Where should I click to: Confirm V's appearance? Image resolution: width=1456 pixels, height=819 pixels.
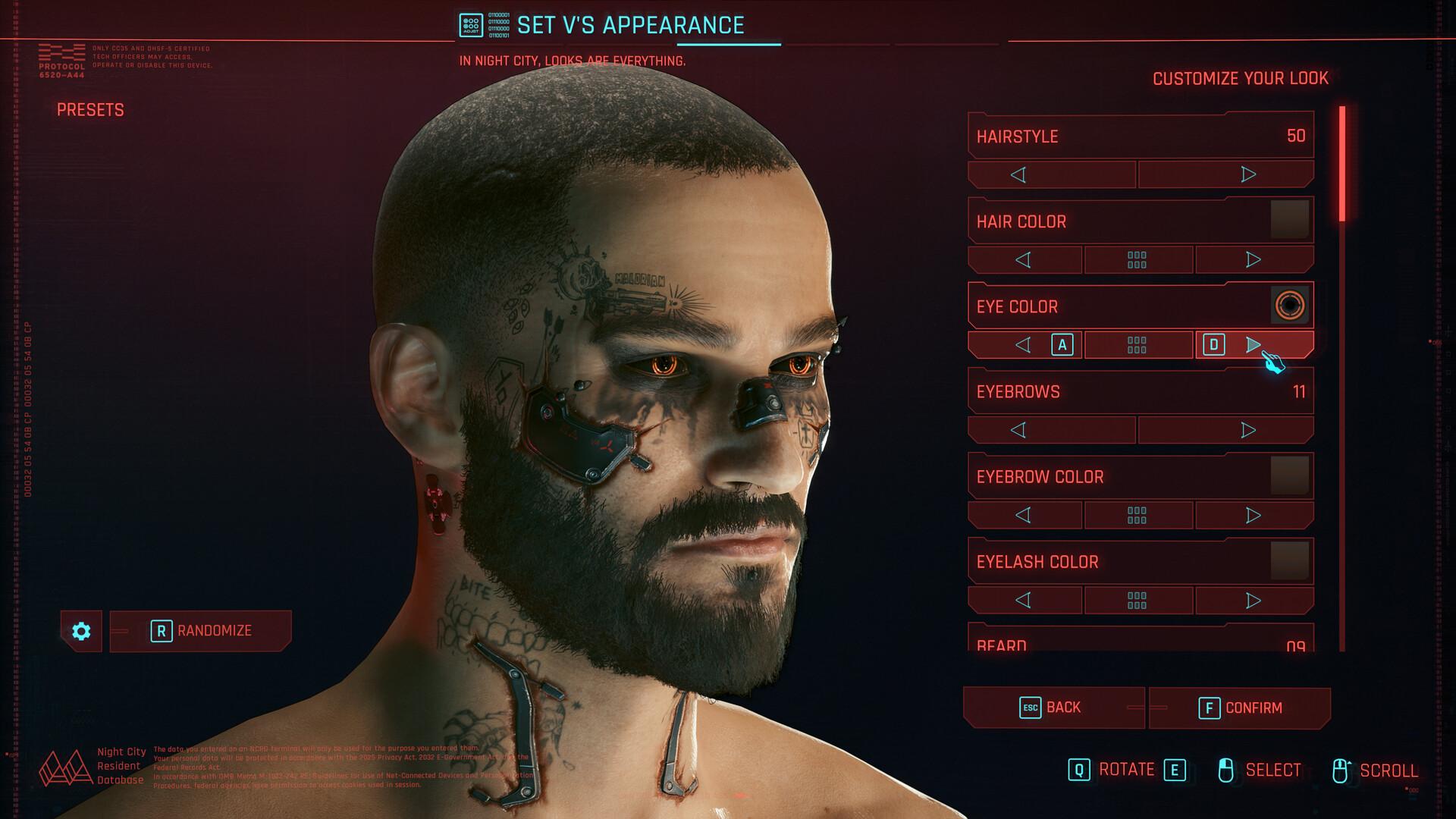(1241, 706)
